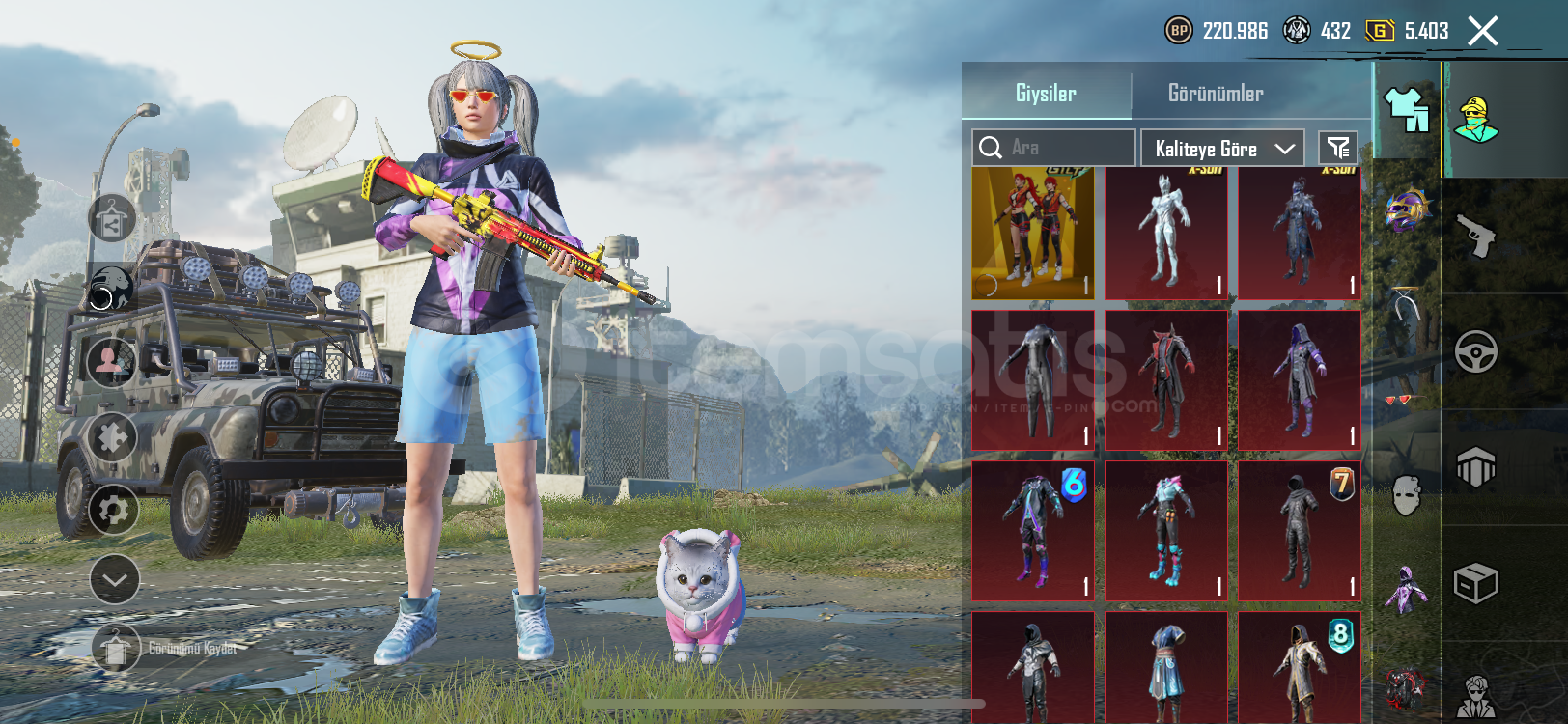Collapse the left side menu with the arrow

click(x=114, y=580)
